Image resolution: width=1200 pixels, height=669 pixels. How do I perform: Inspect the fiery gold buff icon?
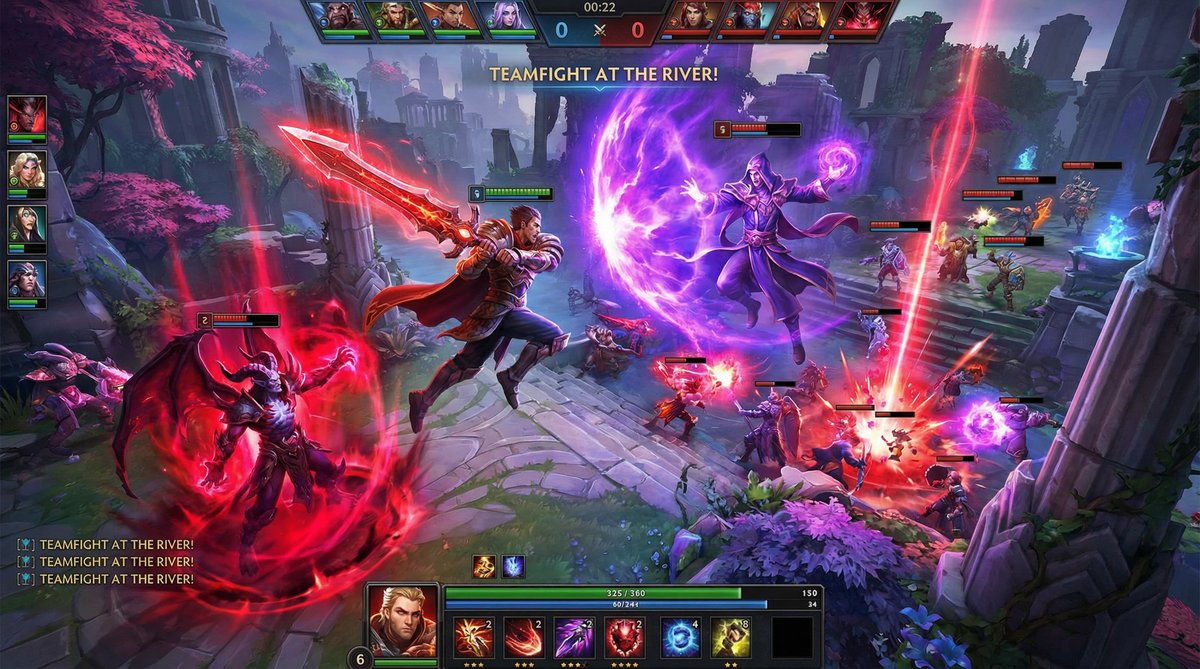484,566
